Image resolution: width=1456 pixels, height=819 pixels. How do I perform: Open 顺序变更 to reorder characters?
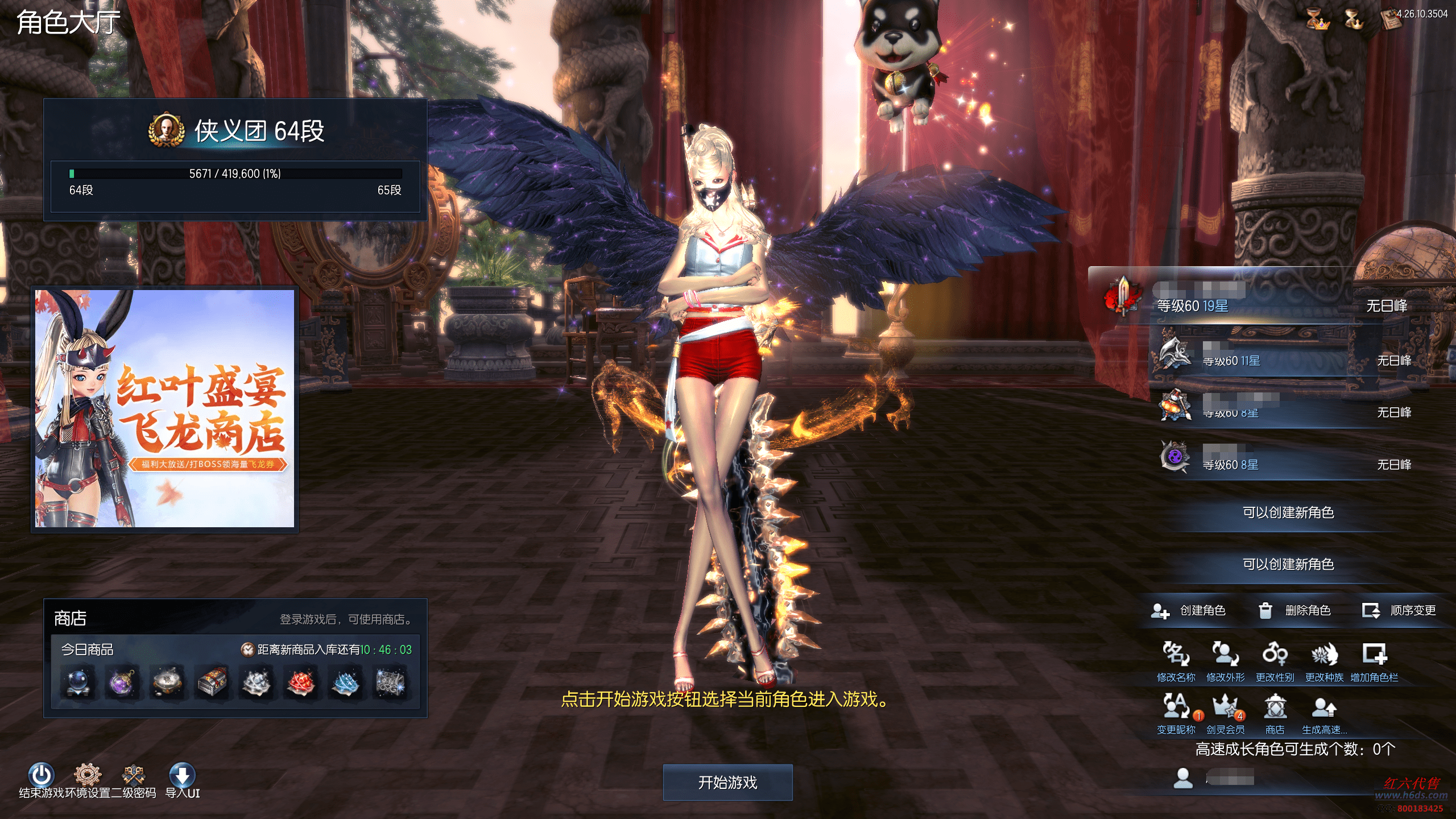(x=1399, y=611)
